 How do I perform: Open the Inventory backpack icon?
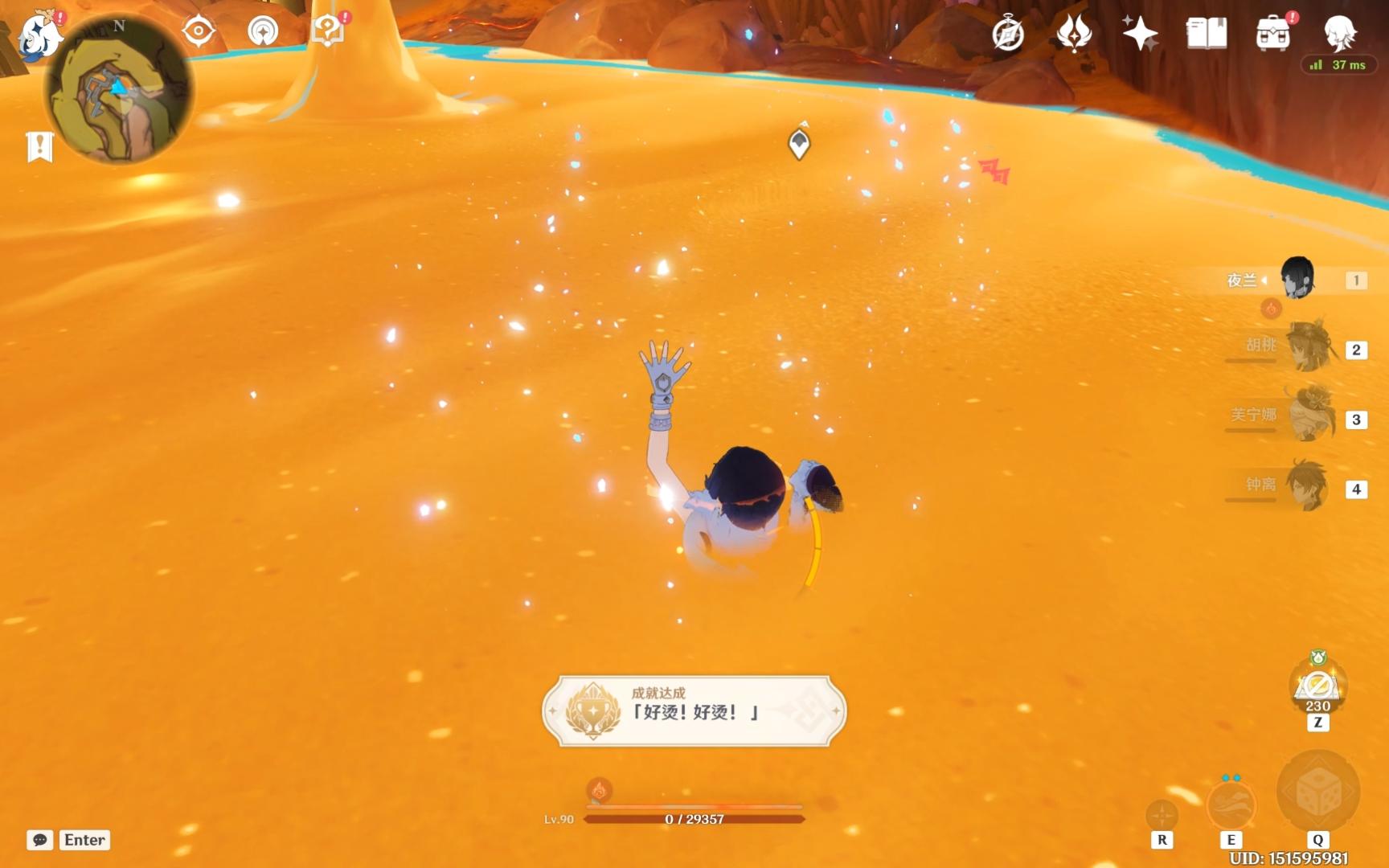(x=1273, y=34)
